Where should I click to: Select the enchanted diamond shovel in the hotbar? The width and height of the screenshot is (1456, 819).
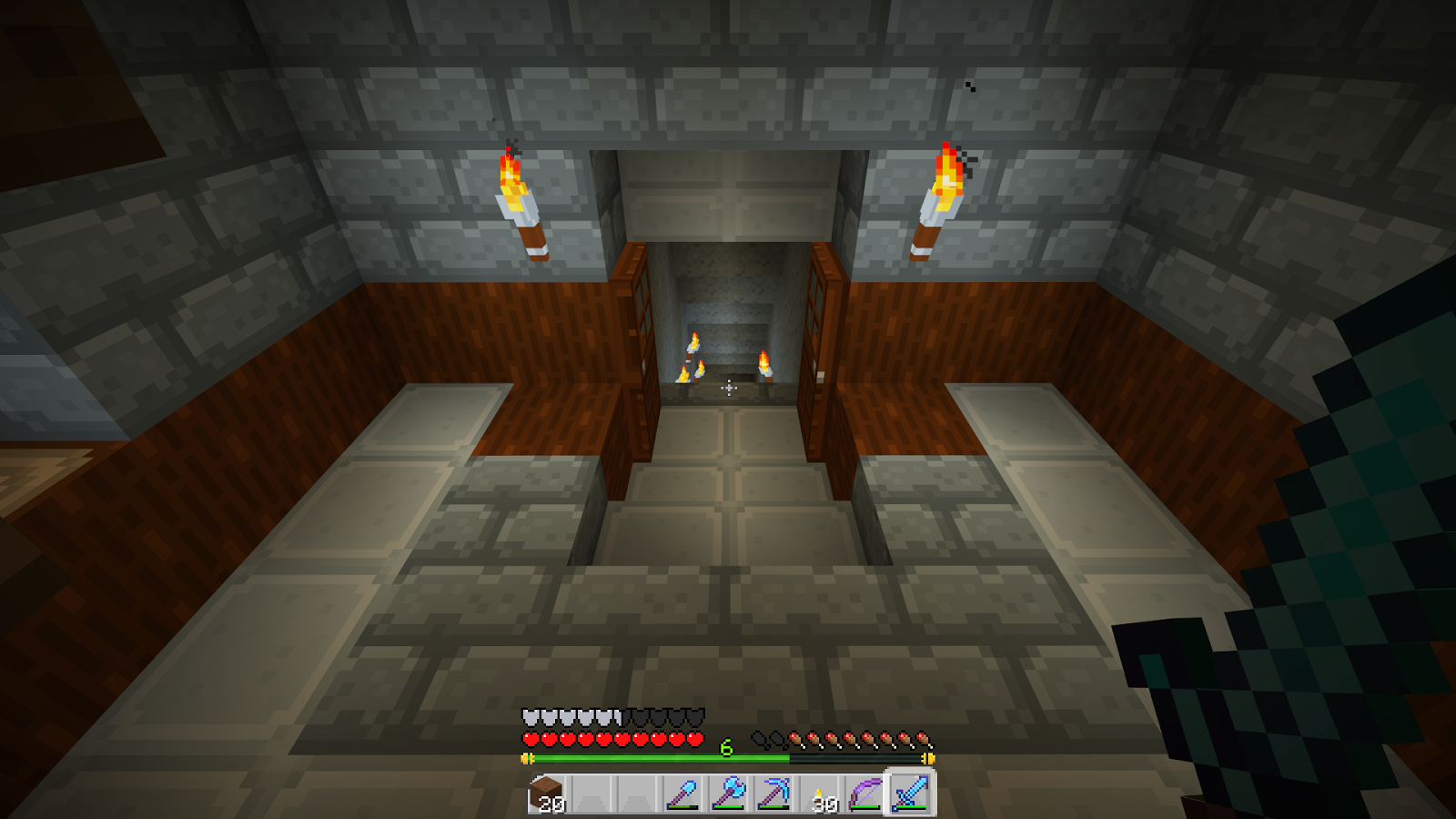(x=682, y=793)
